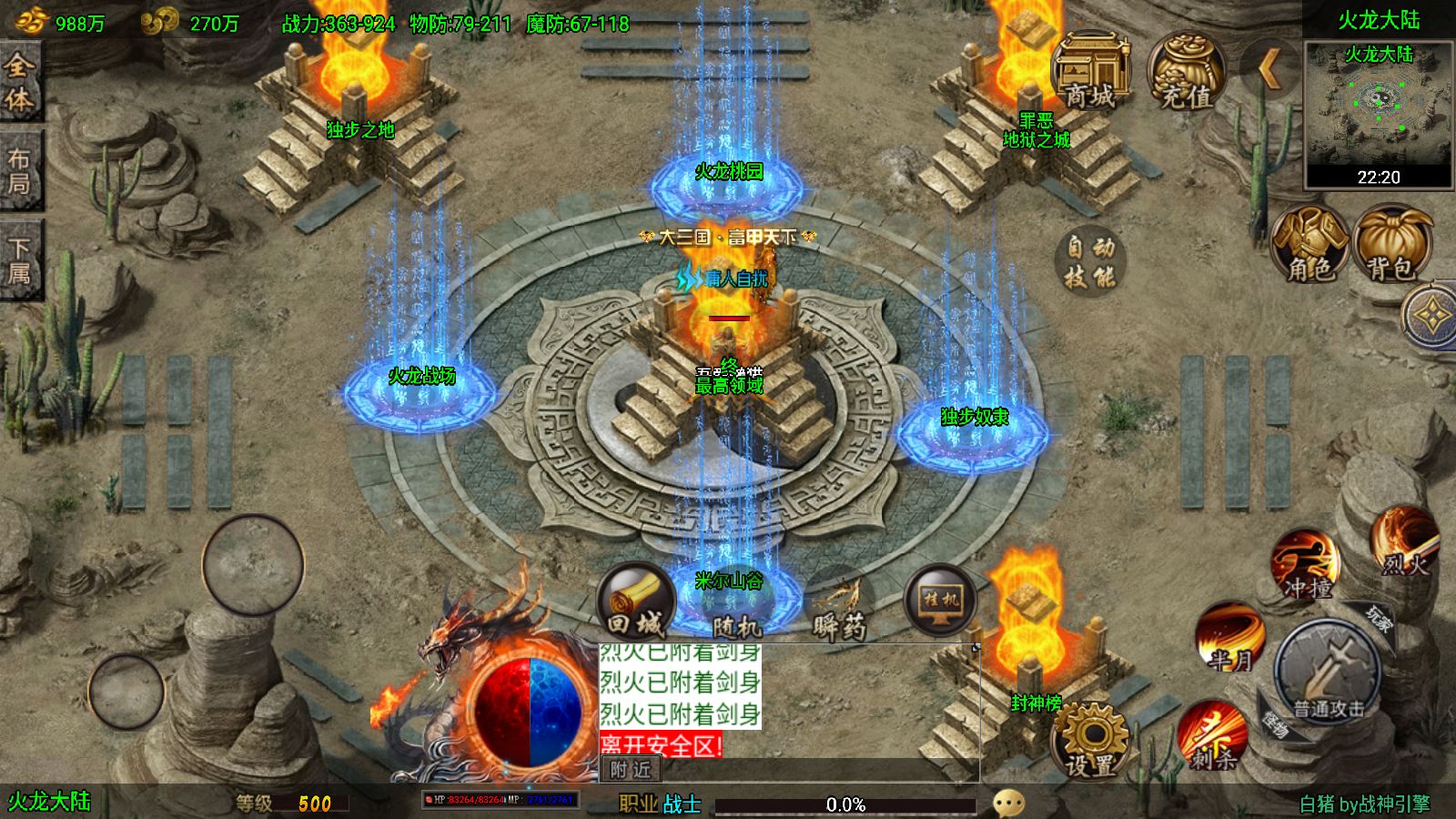Select the 布局 layout tab

coord(19,171)
